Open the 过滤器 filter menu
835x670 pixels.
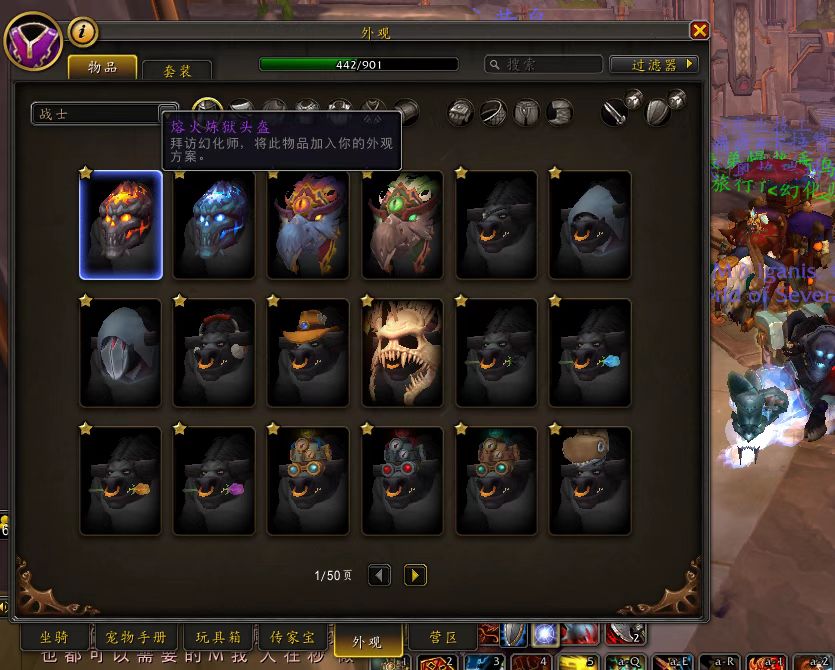(654, 65)
